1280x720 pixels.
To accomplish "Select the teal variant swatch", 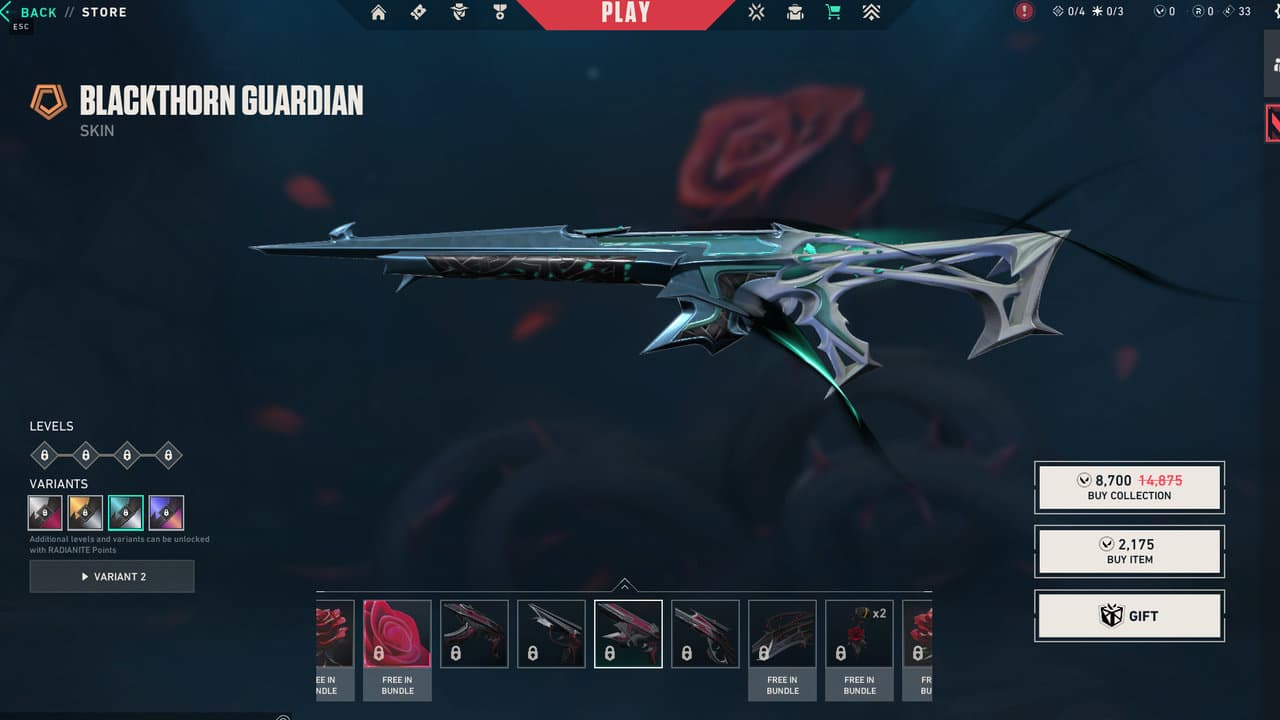I will pos(125,512).
